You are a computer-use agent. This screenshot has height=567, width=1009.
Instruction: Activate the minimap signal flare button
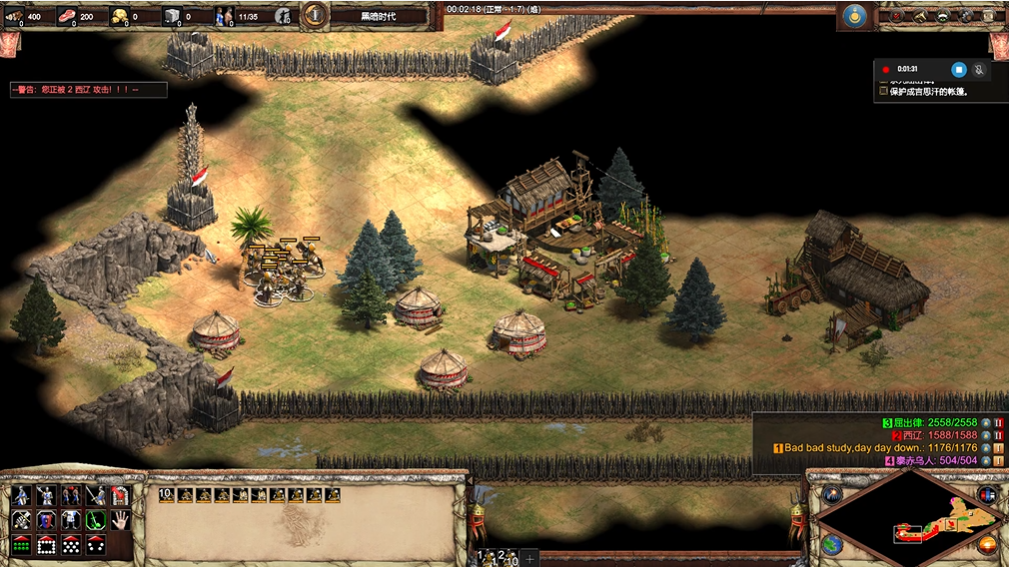832,494
